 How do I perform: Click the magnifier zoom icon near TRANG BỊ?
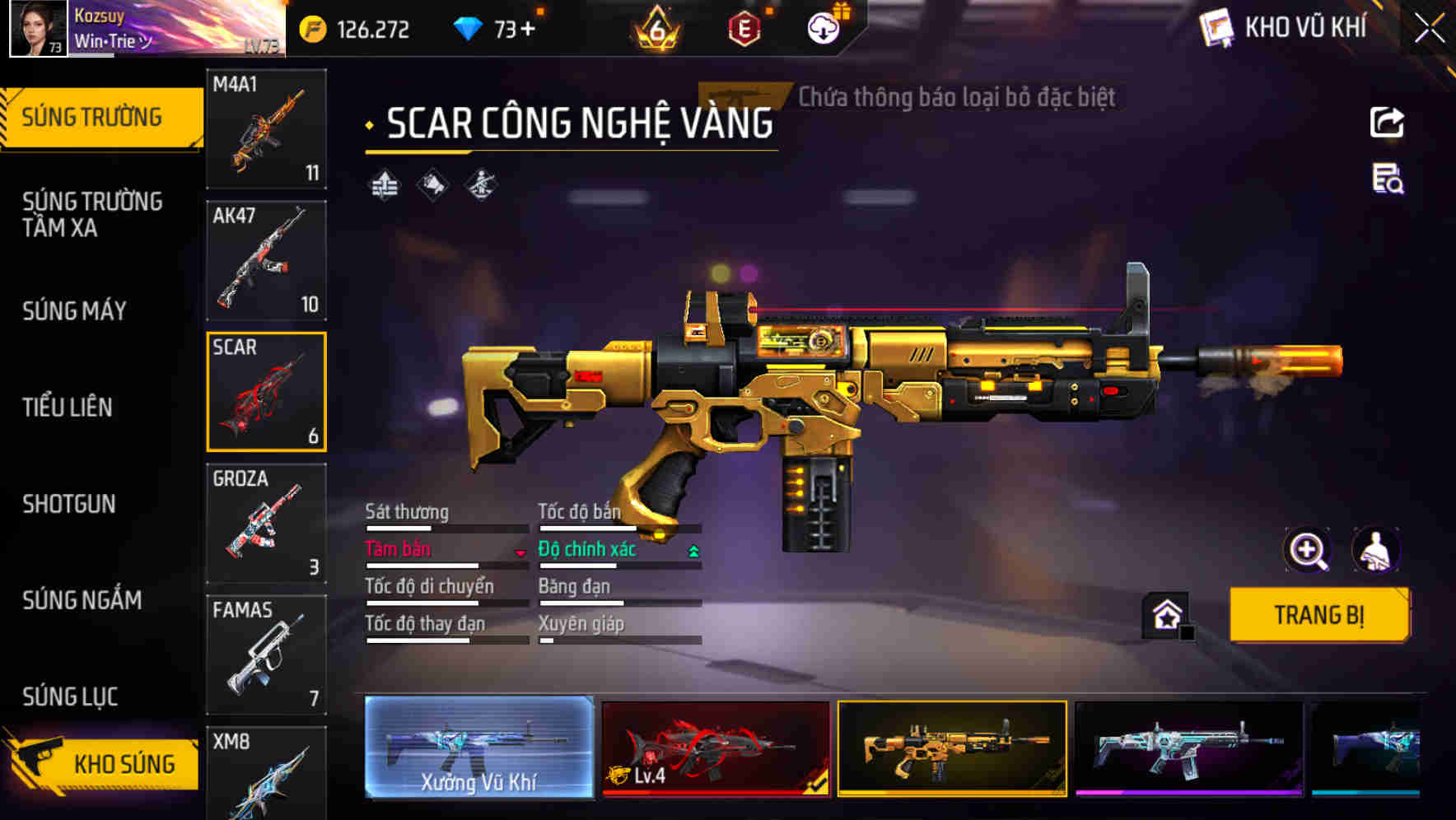pyautogui.click(x=1309, y=550)
